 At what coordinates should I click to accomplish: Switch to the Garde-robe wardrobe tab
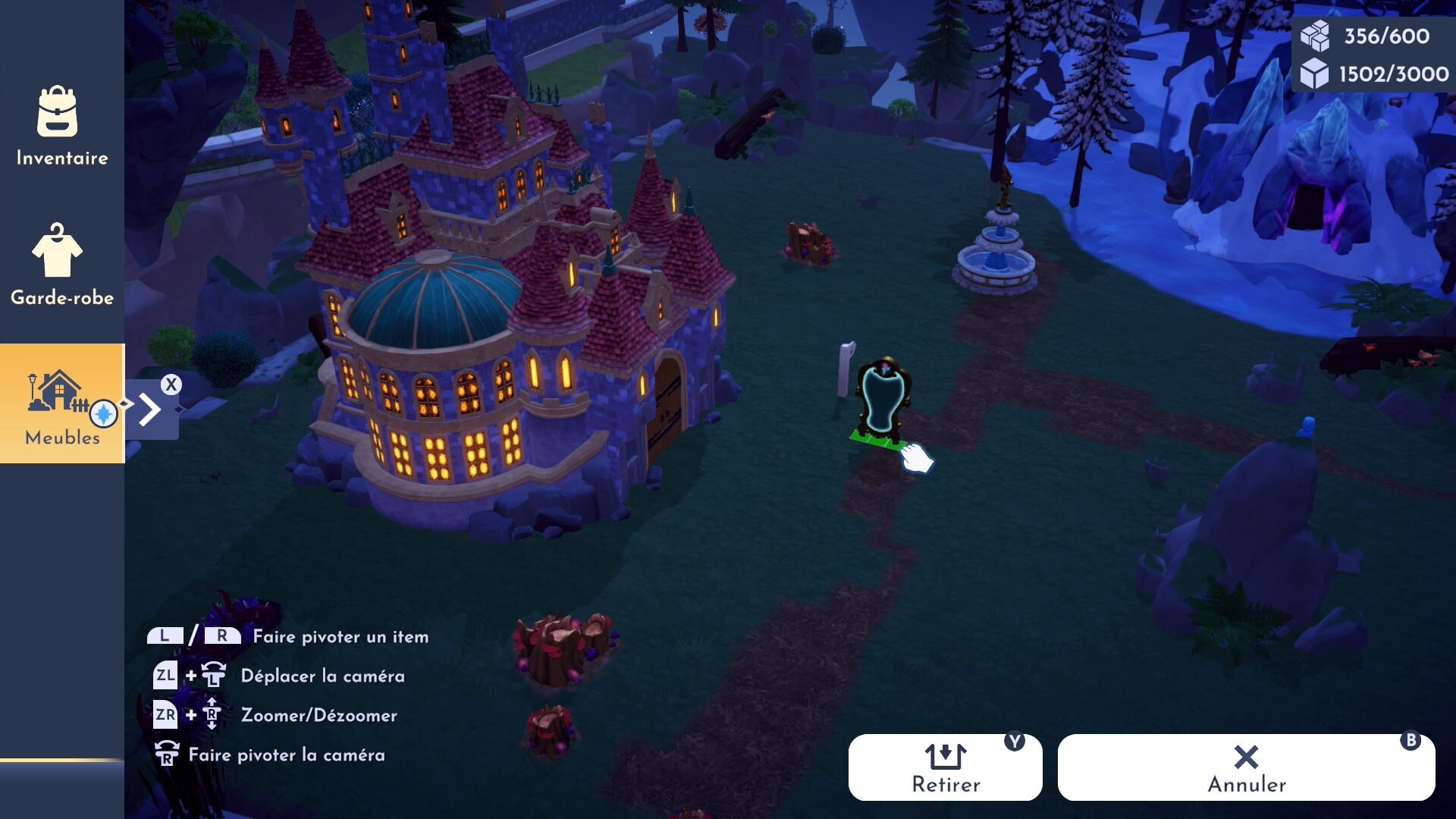(61, 265)
